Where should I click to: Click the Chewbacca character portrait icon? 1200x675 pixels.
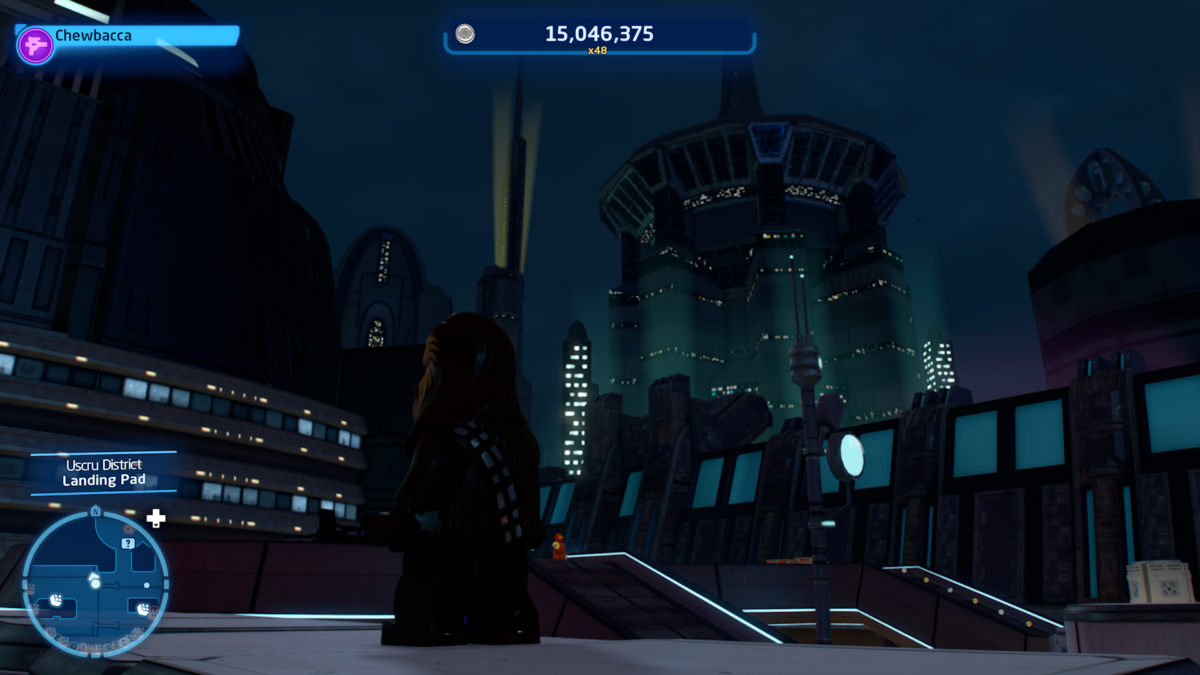pyautogui.click(x=36, y=45)
